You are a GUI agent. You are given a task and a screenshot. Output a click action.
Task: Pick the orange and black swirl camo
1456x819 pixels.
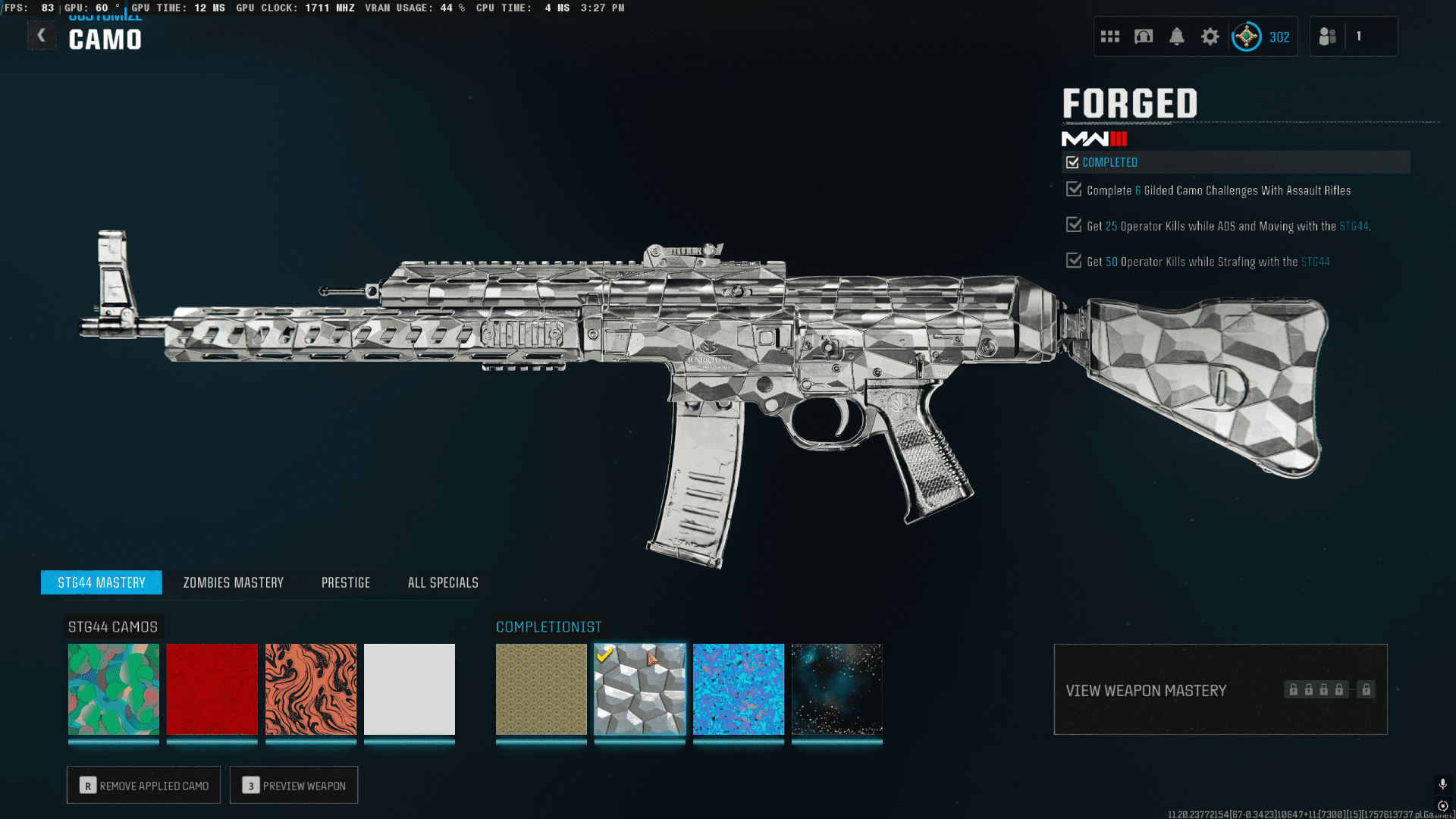tap(311, 689)
